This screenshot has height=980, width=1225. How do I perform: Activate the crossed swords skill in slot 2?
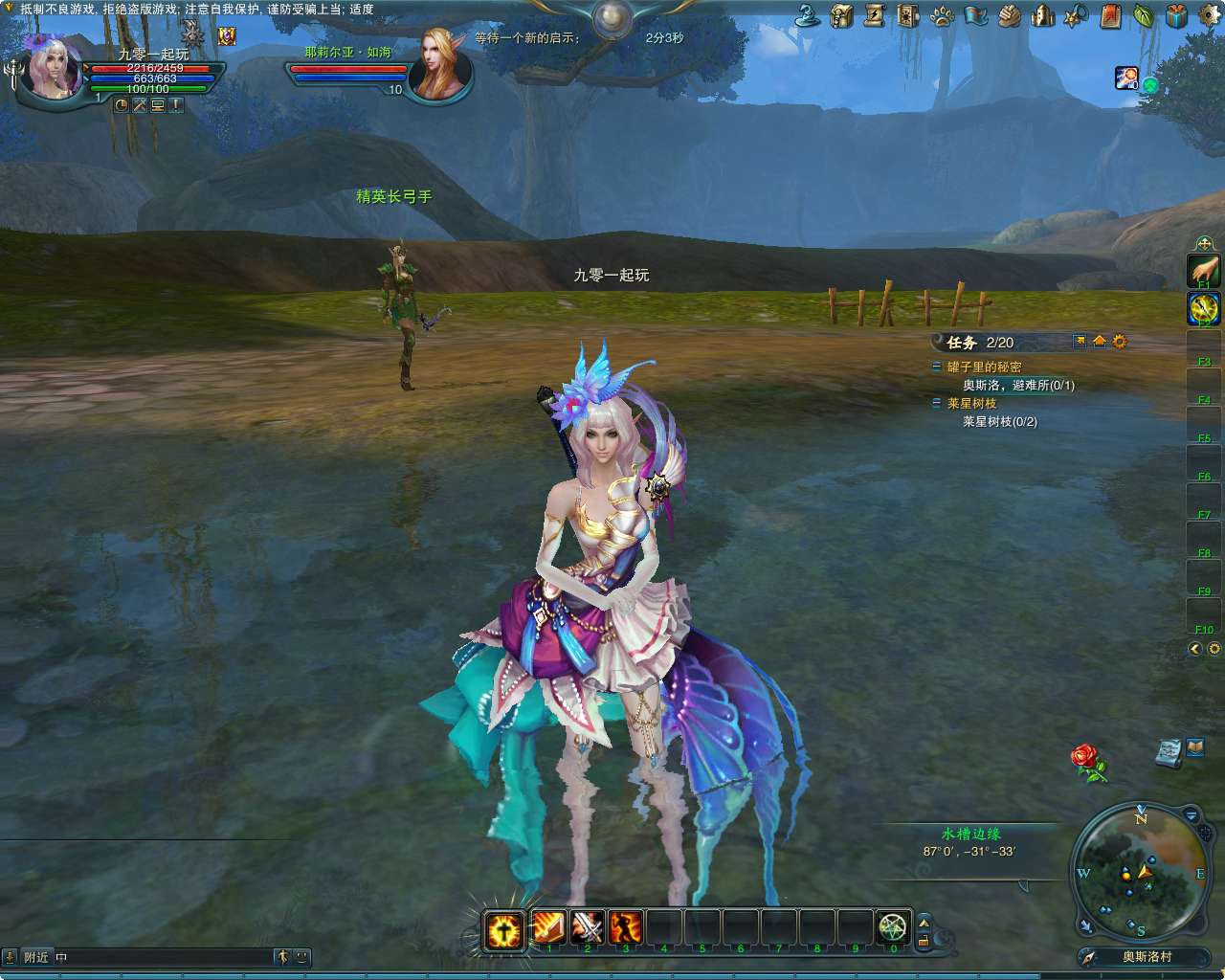[x=585, y=926]
